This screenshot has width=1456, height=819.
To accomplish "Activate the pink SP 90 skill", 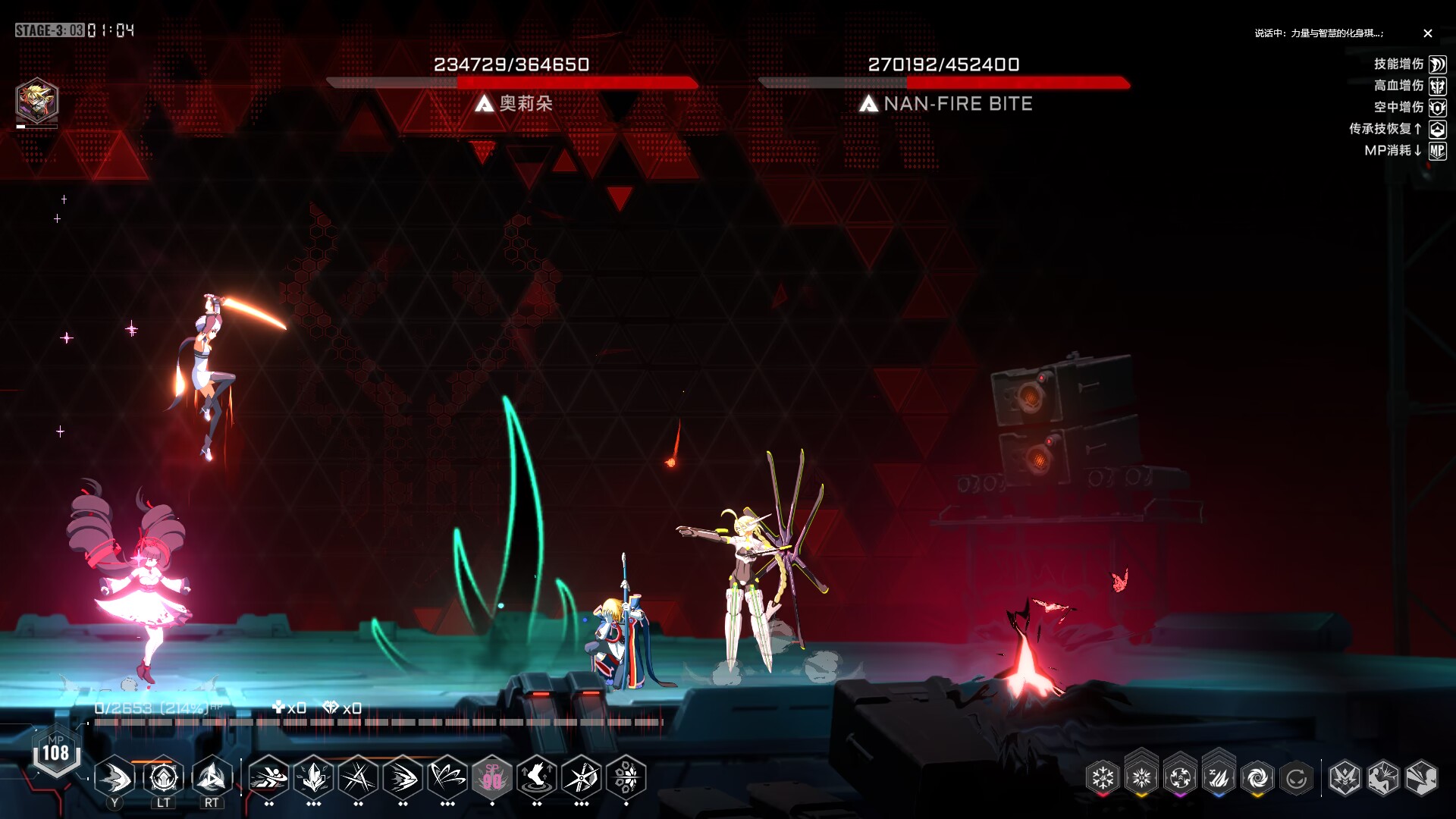I will 492,777.
